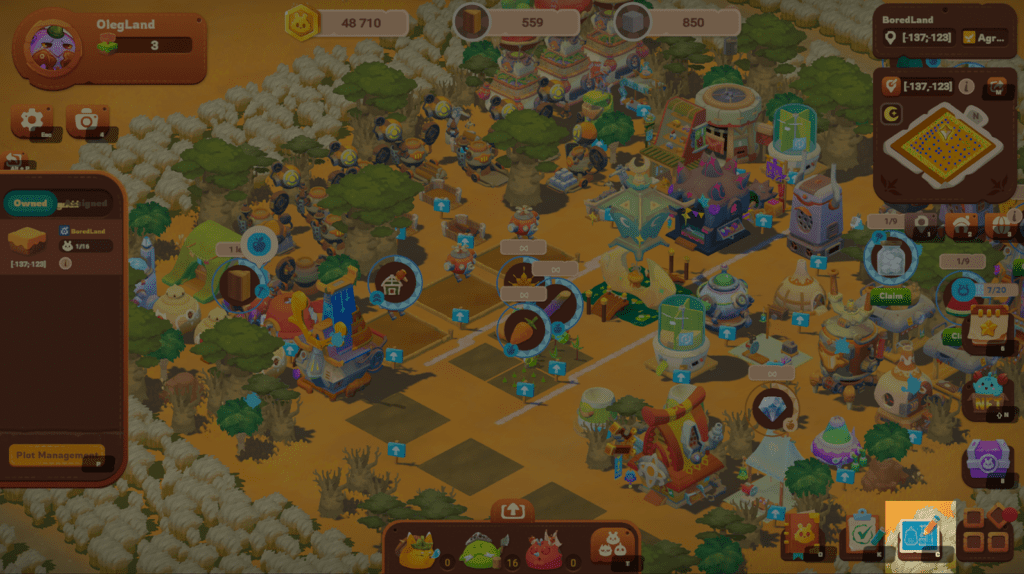Open the camera screenshot mode
Viewport: 1024px width, 574px height.
pyautogui.click(x=87, y=121)
